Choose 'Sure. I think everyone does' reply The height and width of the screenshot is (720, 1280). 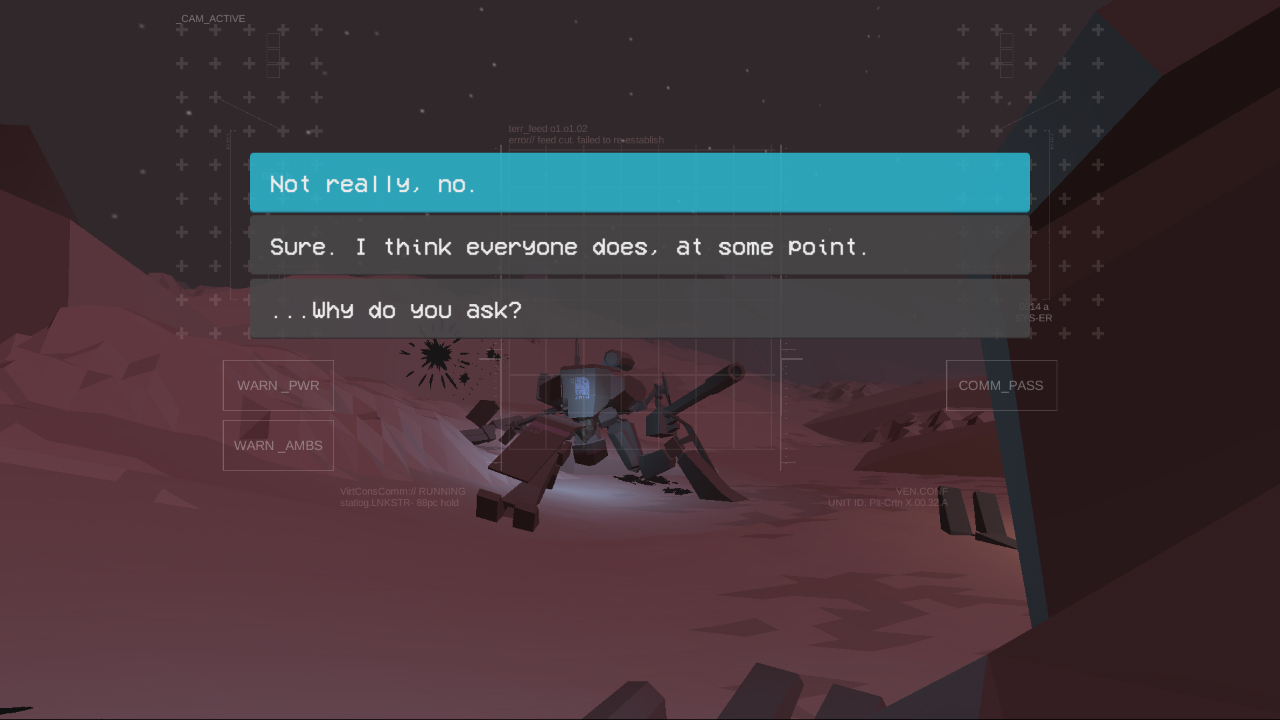(x=639, y=246)
